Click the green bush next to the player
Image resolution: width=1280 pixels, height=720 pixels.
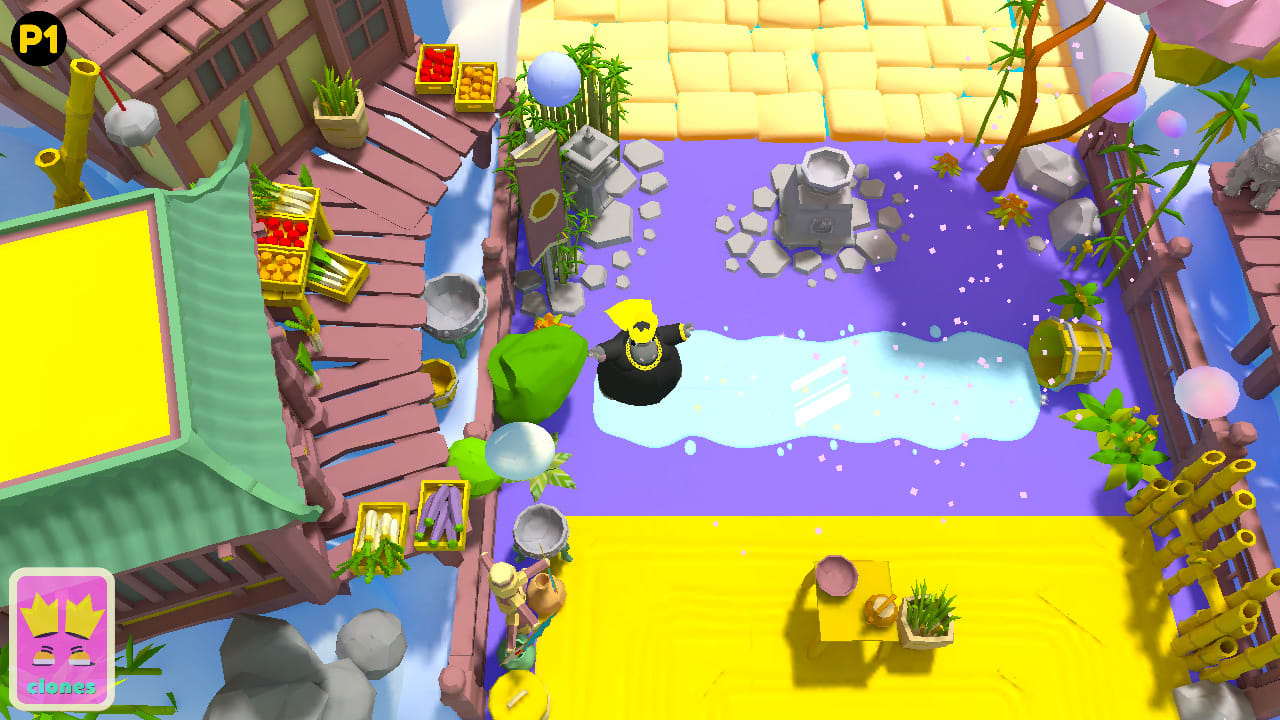click(x=535, y=370)
